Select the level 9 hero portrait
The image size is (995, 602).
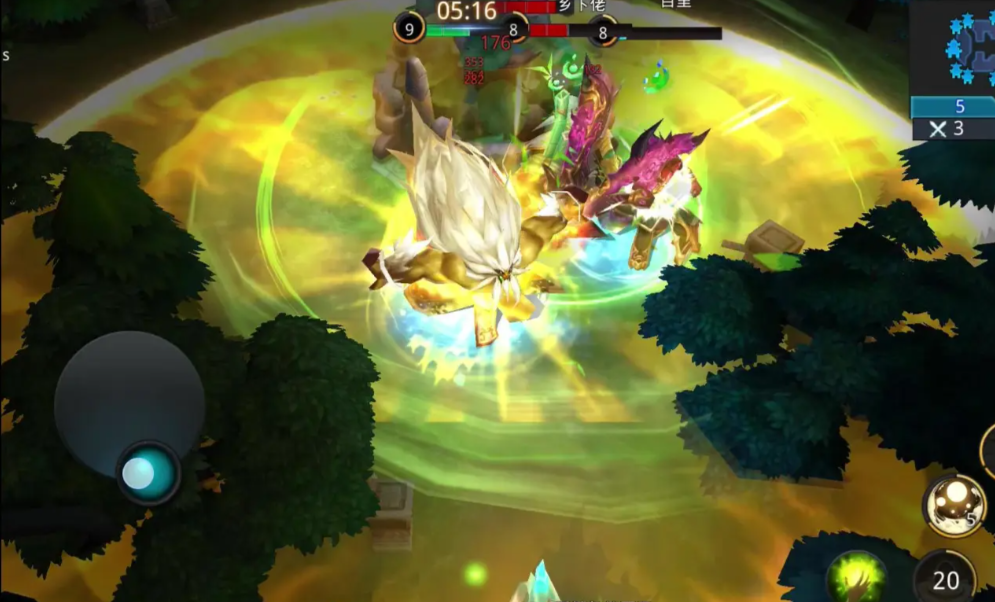pyautogui.click(x=409, y=27)
